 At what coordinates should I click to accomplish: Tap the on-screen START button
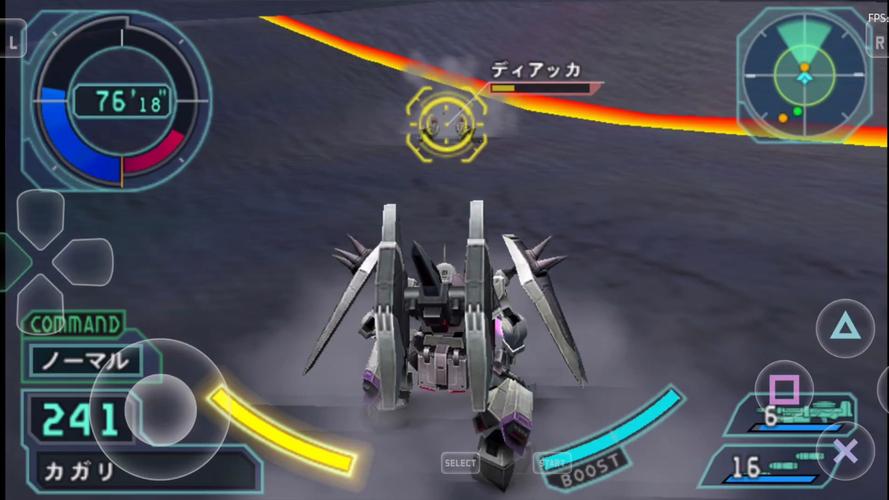(551, 463)
